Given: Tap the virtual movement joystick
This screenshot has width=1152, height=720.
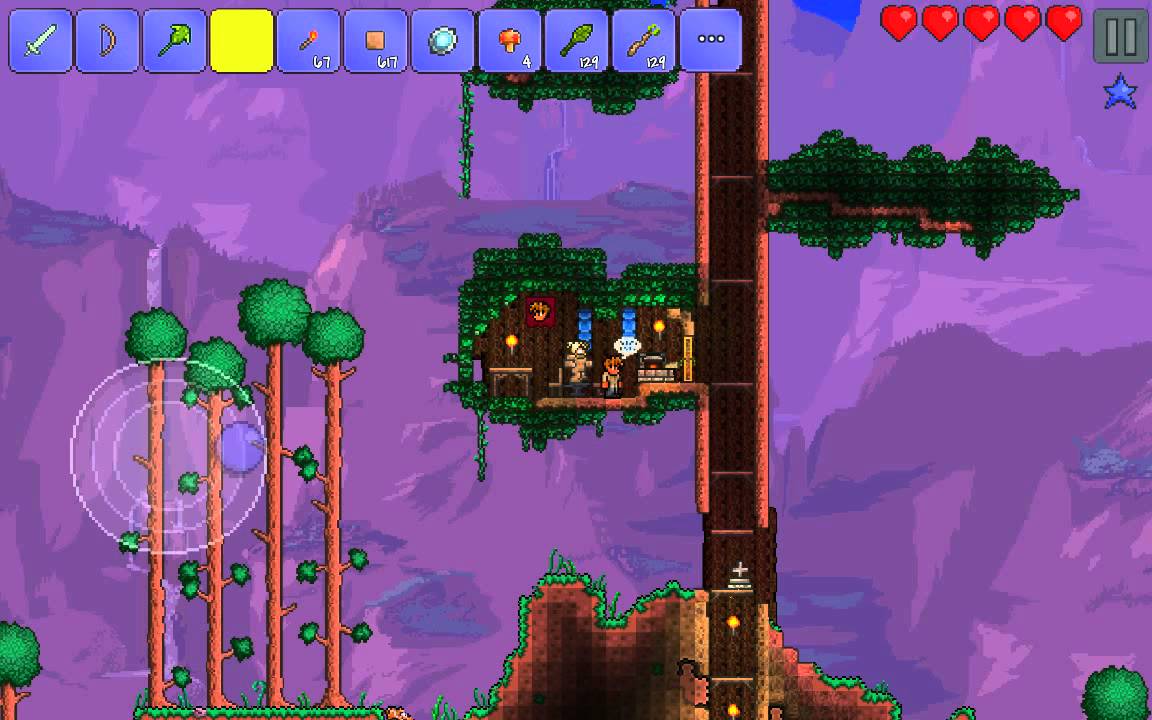Looking at the screenshot, I should tap(170, 455).
